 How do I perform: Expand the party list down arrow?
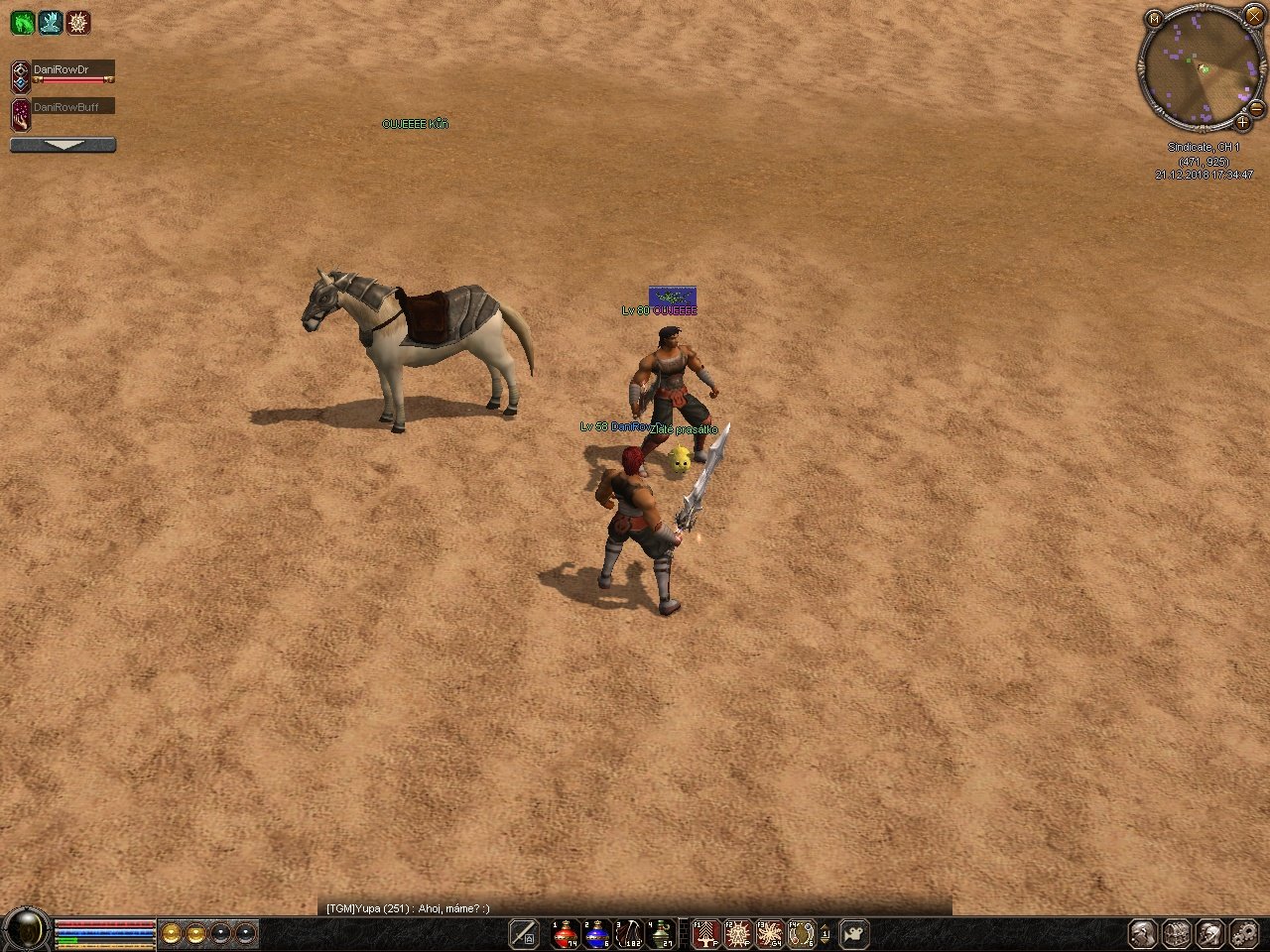(63, 145)
